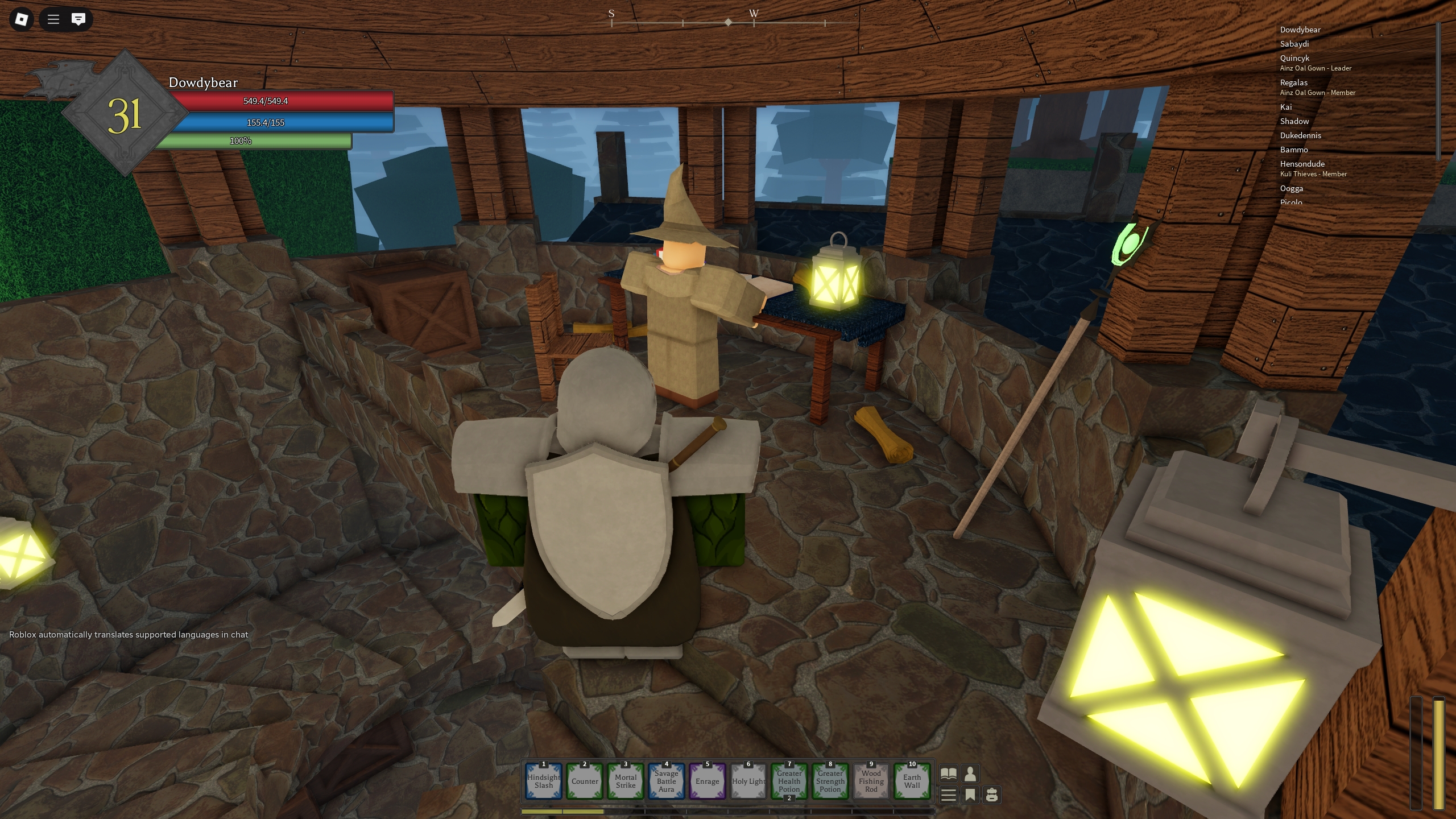Open the chat bubble icon
1456x819 pixels.
pyautogui.click(x=78, y=19)
